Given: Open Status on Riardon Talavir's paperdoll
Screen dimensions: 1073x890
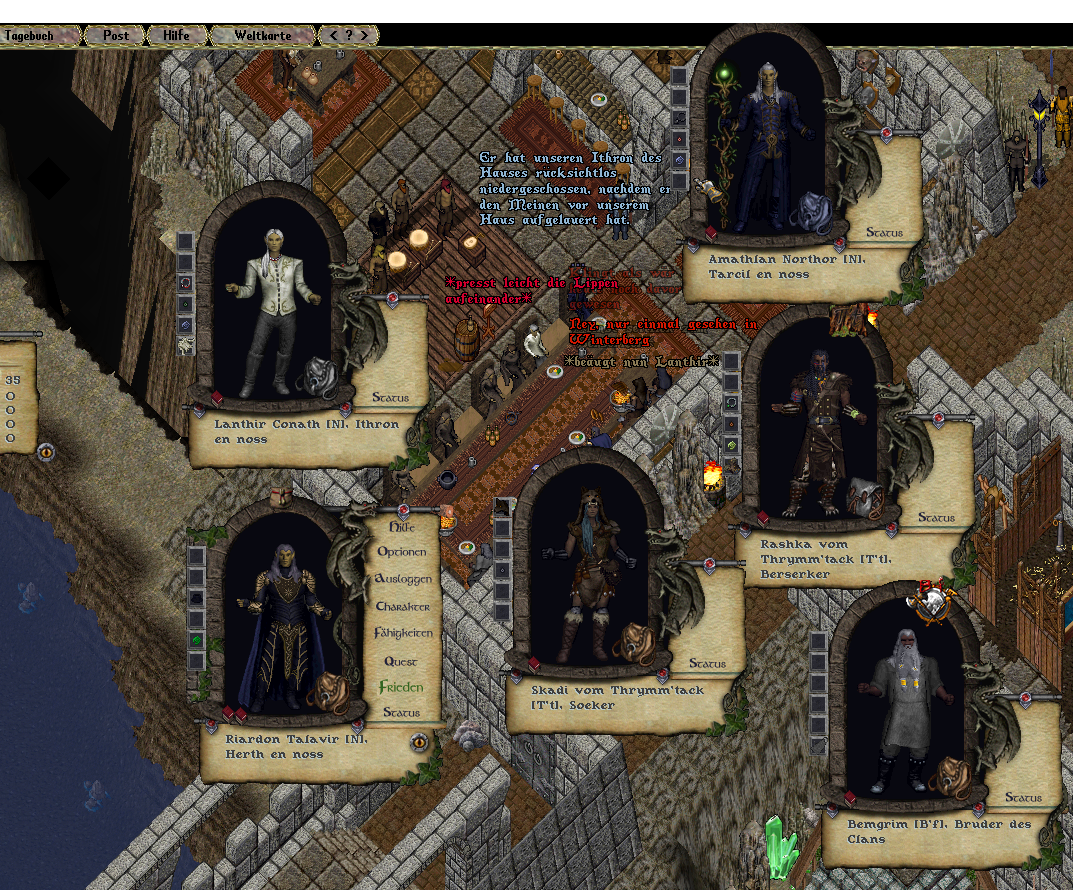Looking at the screenshot, I should pos(402,713).
